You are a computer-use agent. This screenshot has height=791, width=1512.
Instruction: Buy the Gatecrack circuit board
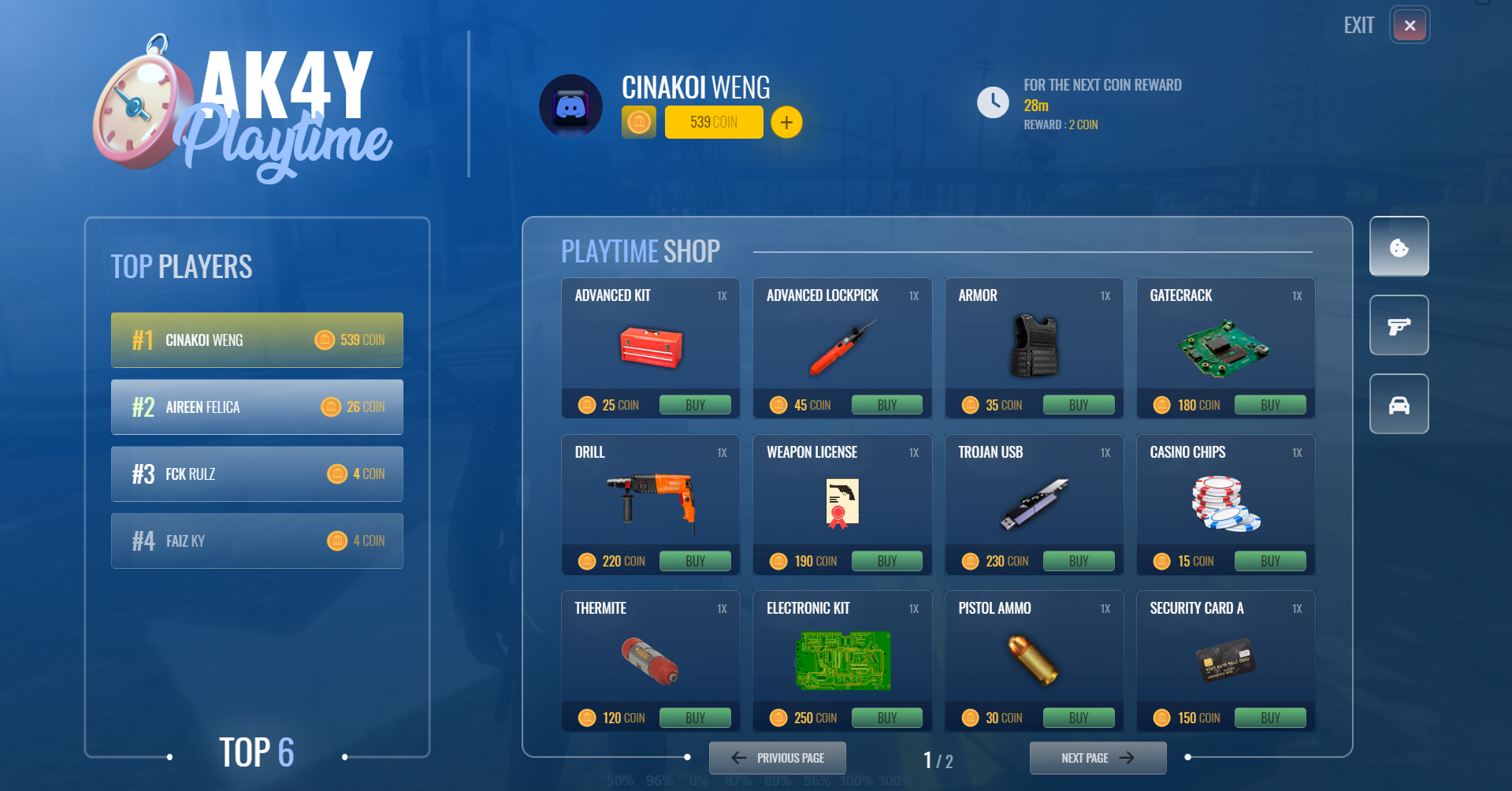1269,405
